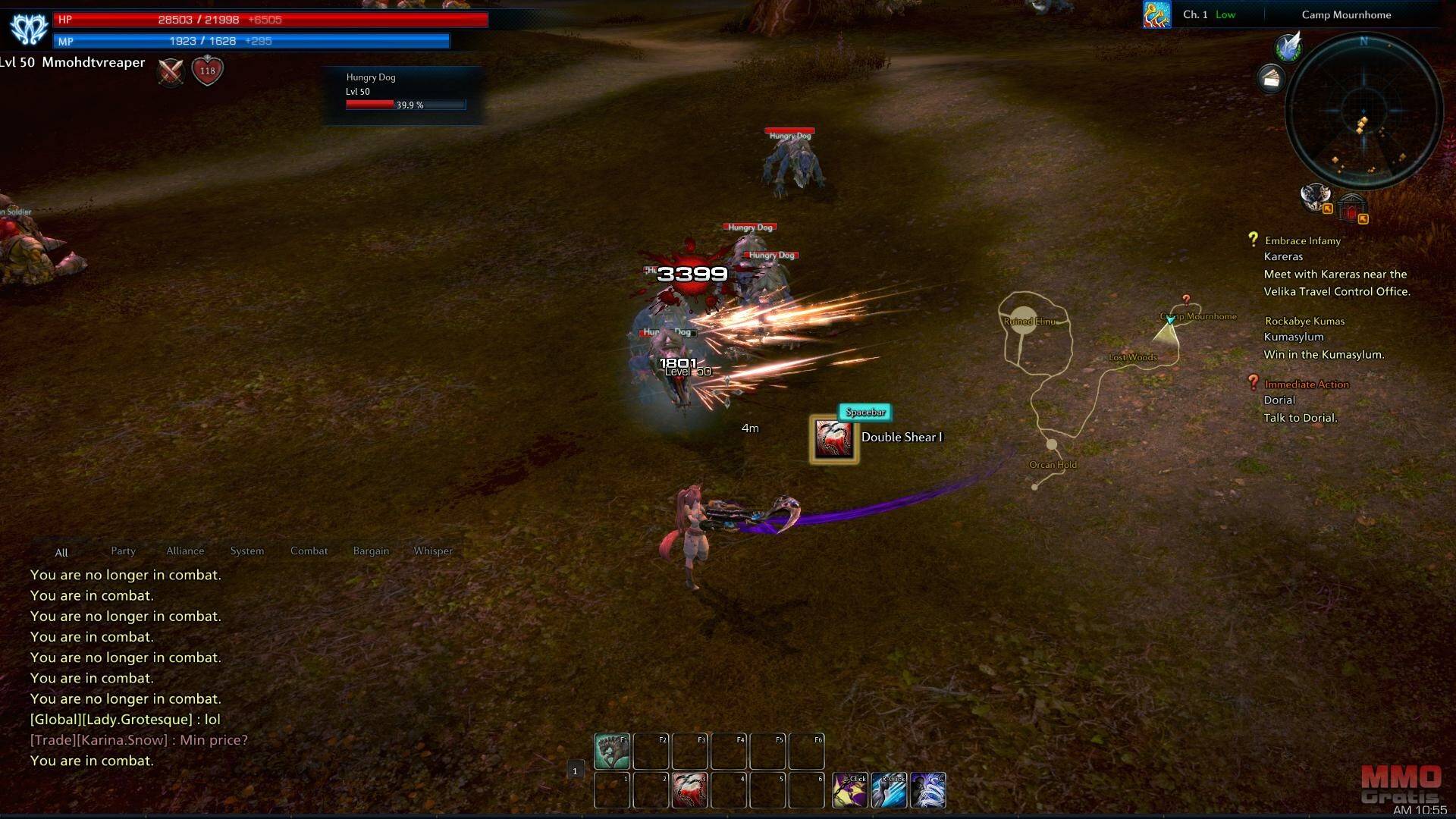Switch to the Party chat tab
1456x819 pixels.
point(123,551)
